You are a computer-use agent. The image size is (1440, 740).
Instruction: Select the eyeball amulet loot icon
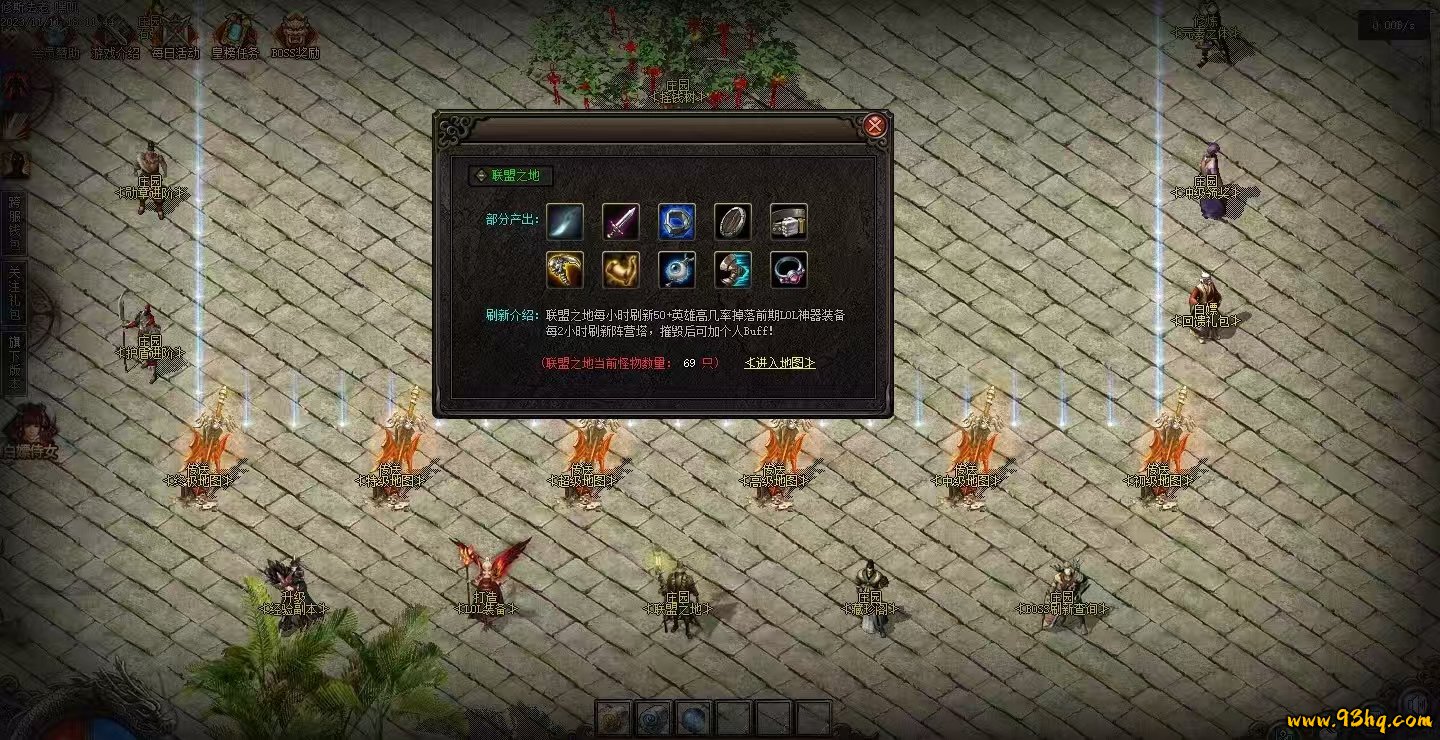pos(677,270)
